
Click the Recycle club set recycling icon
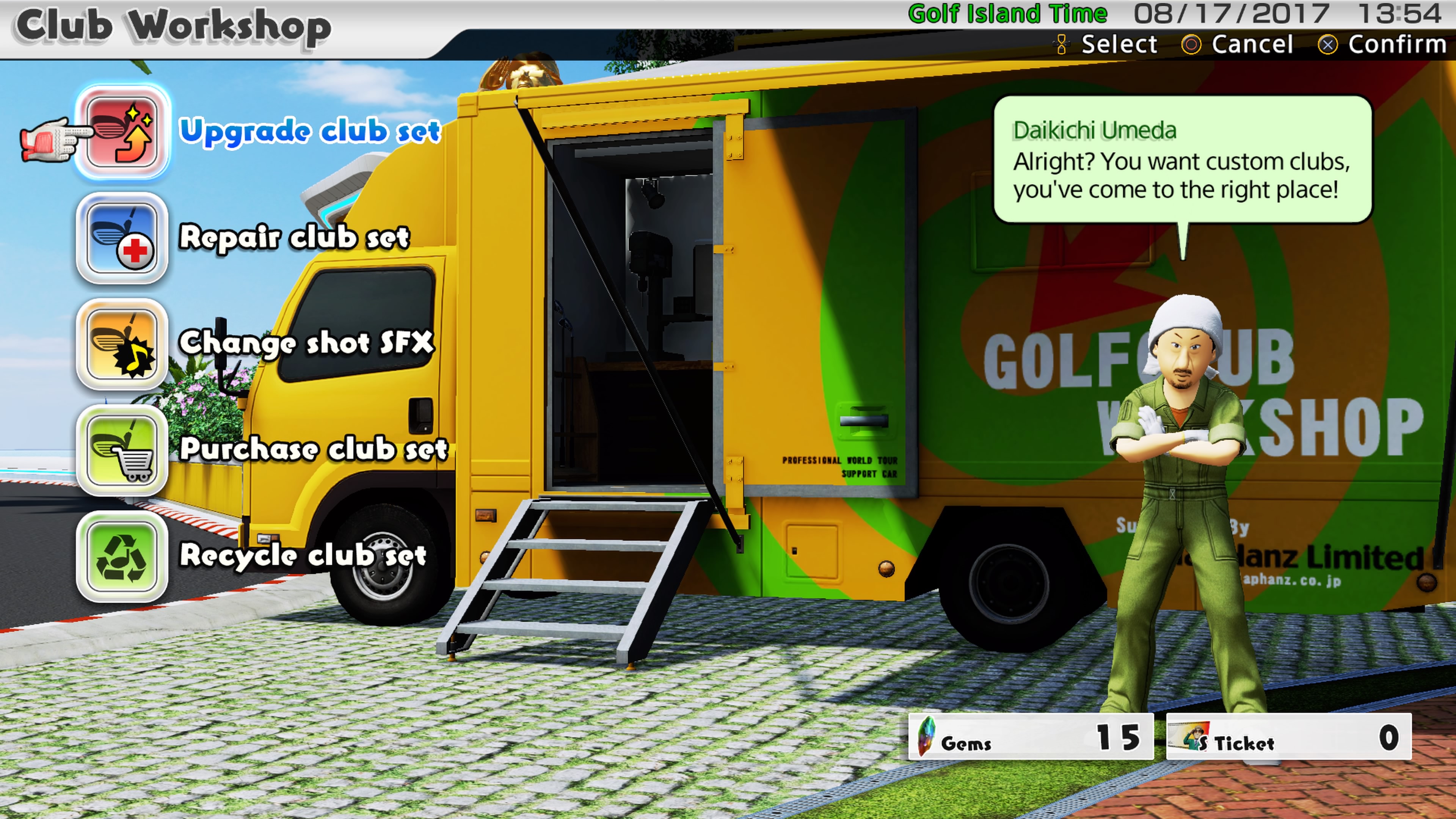click(x=122, y=557)
